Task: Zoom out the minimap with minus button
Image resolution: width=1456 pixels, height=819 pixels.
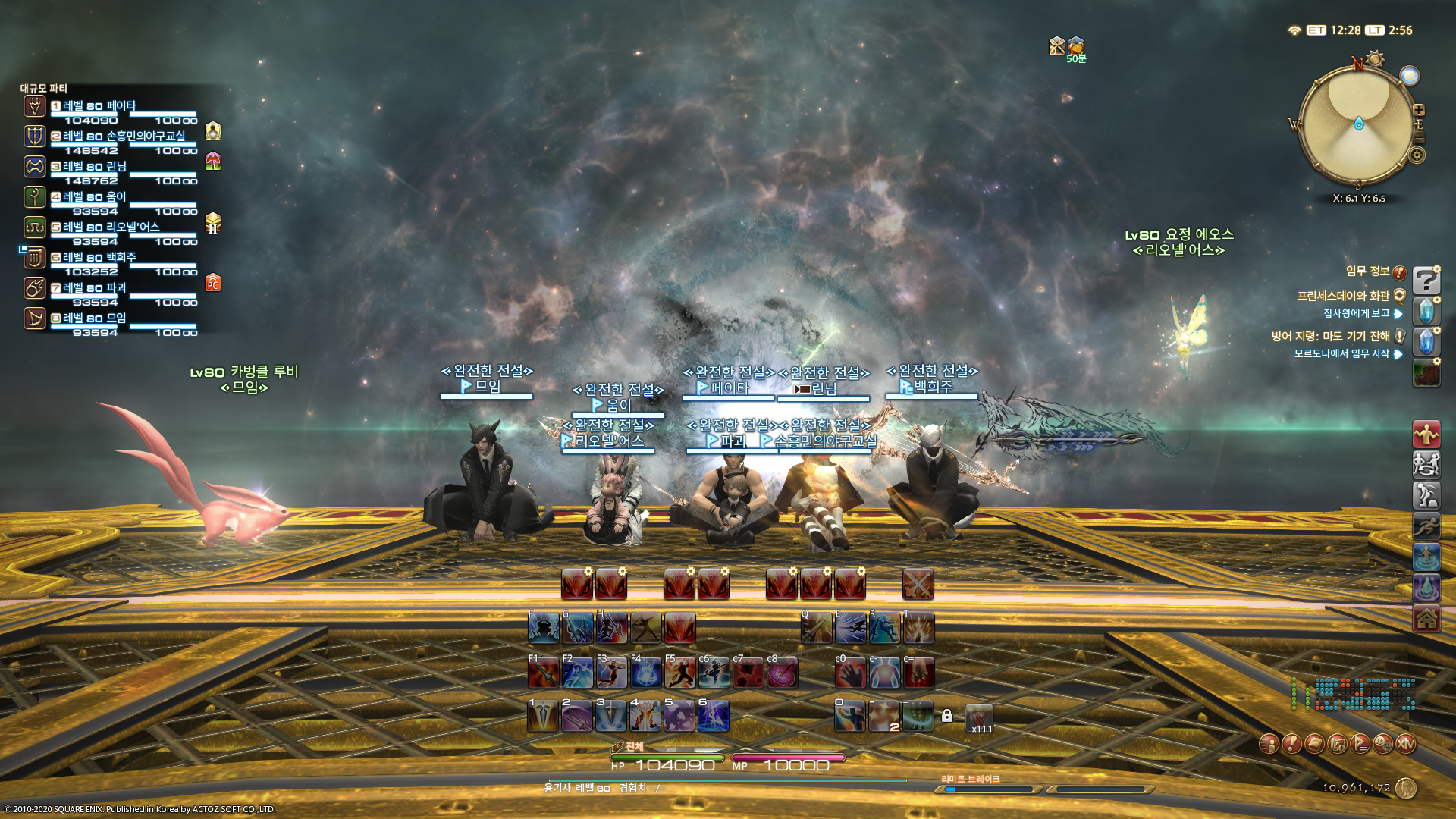Action: coord(1419,138)
